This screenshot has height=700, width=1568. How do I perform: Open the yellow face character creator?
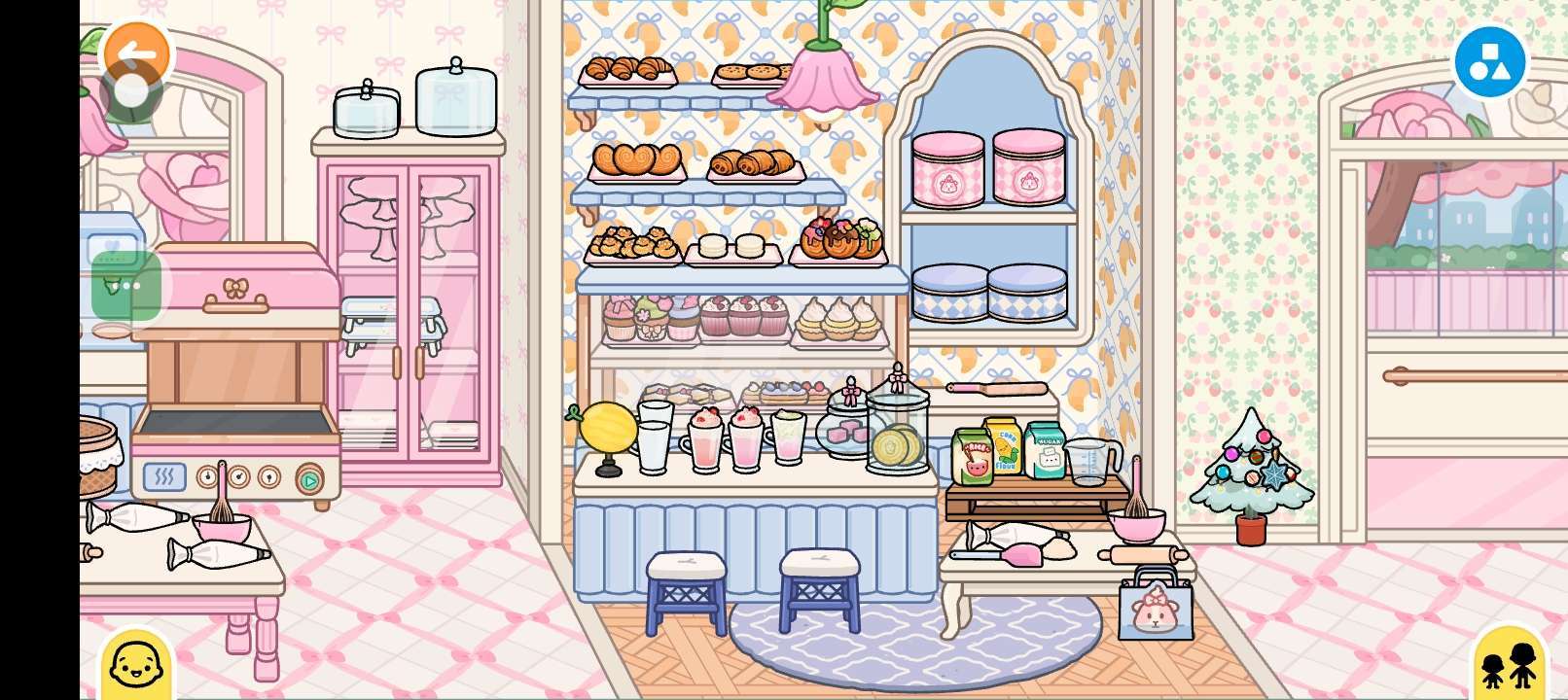click(x=136, y=665)
